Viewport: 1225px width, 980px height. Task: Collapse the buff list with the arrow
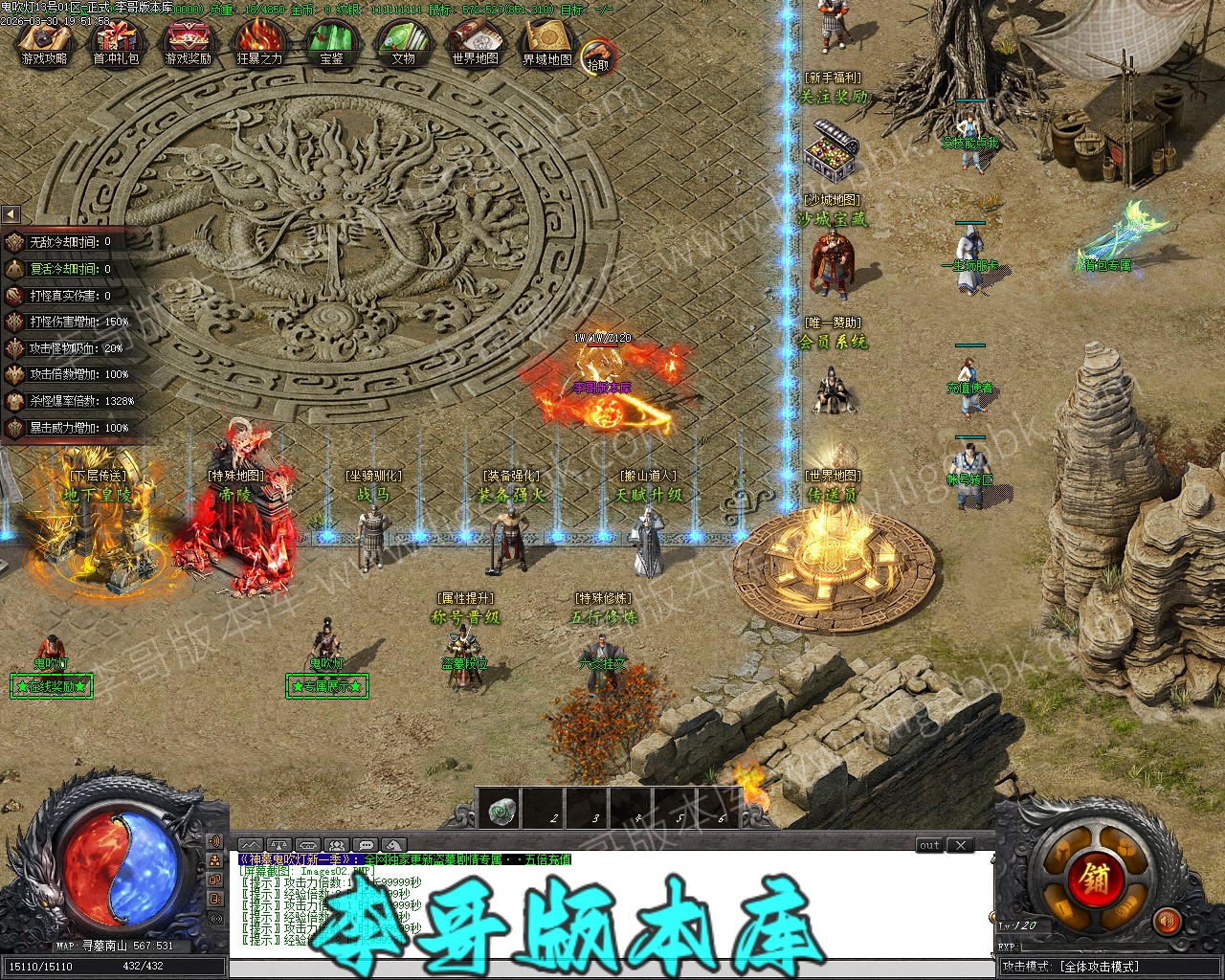(x=11, y=214)
